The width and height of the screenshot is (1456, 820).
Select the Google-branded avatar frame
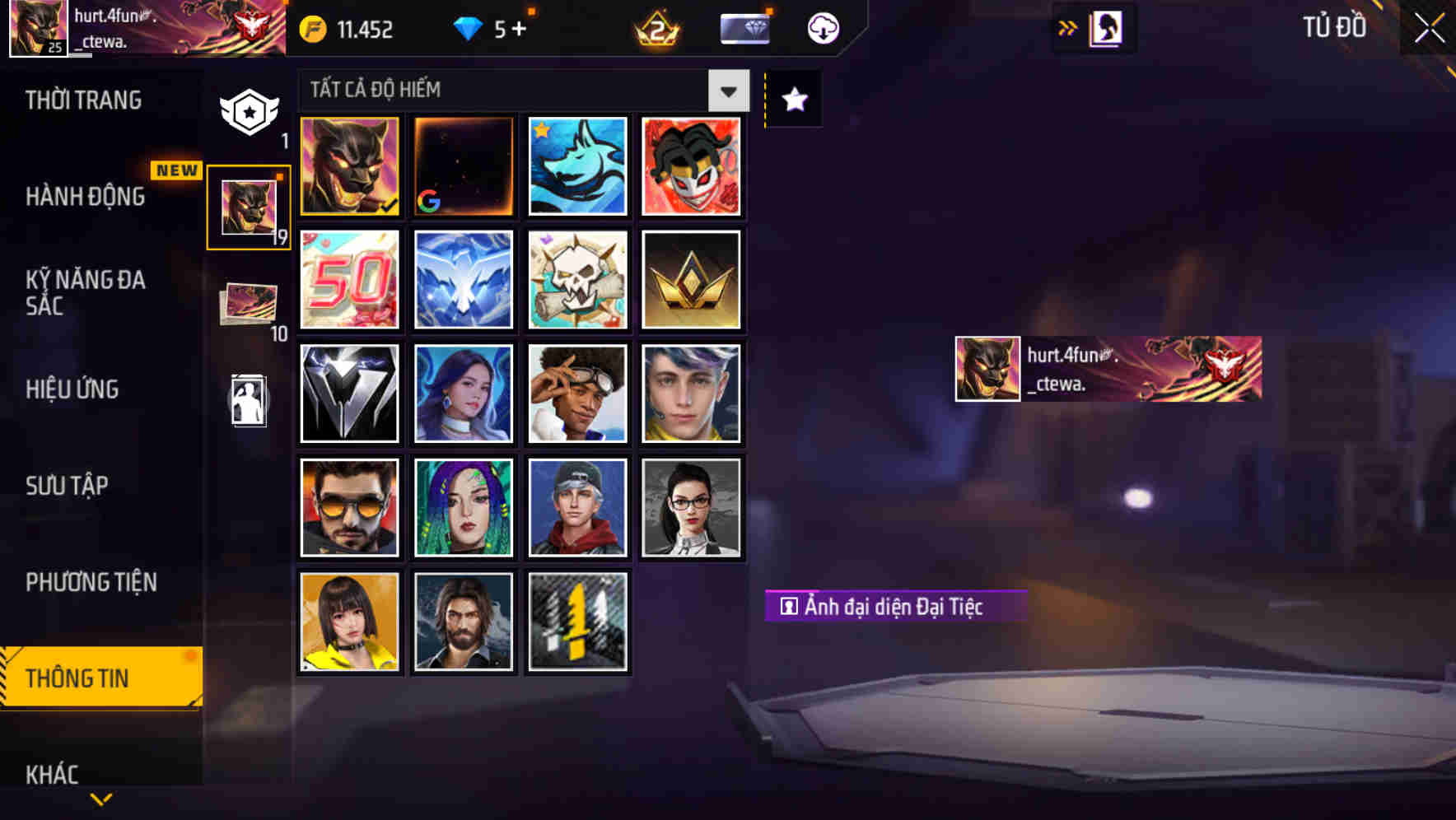(x=463, y=166)
